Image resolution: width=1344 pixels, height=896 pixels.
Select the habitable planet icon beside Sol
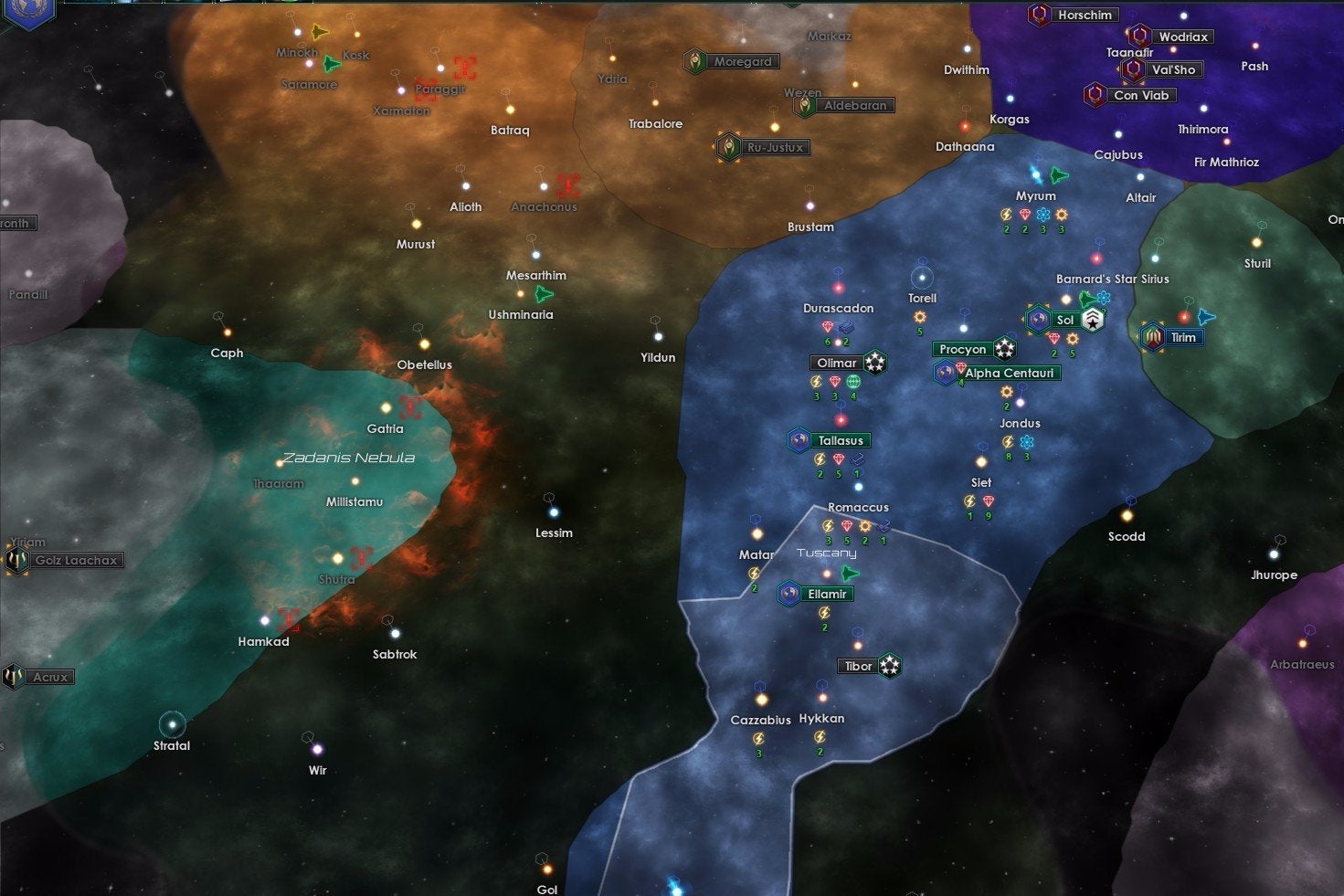[x=1038, y=320]
